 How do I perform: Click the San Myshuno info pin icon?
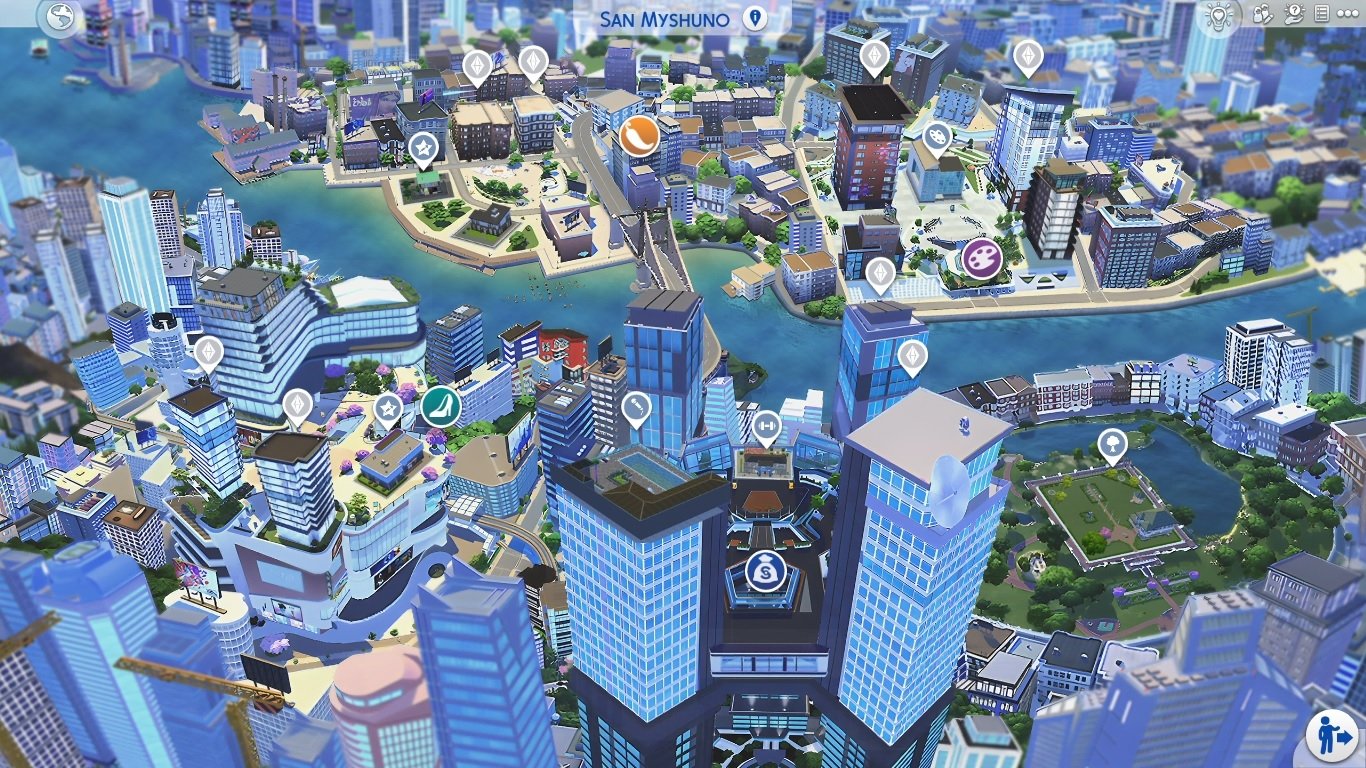pos(754,19)
